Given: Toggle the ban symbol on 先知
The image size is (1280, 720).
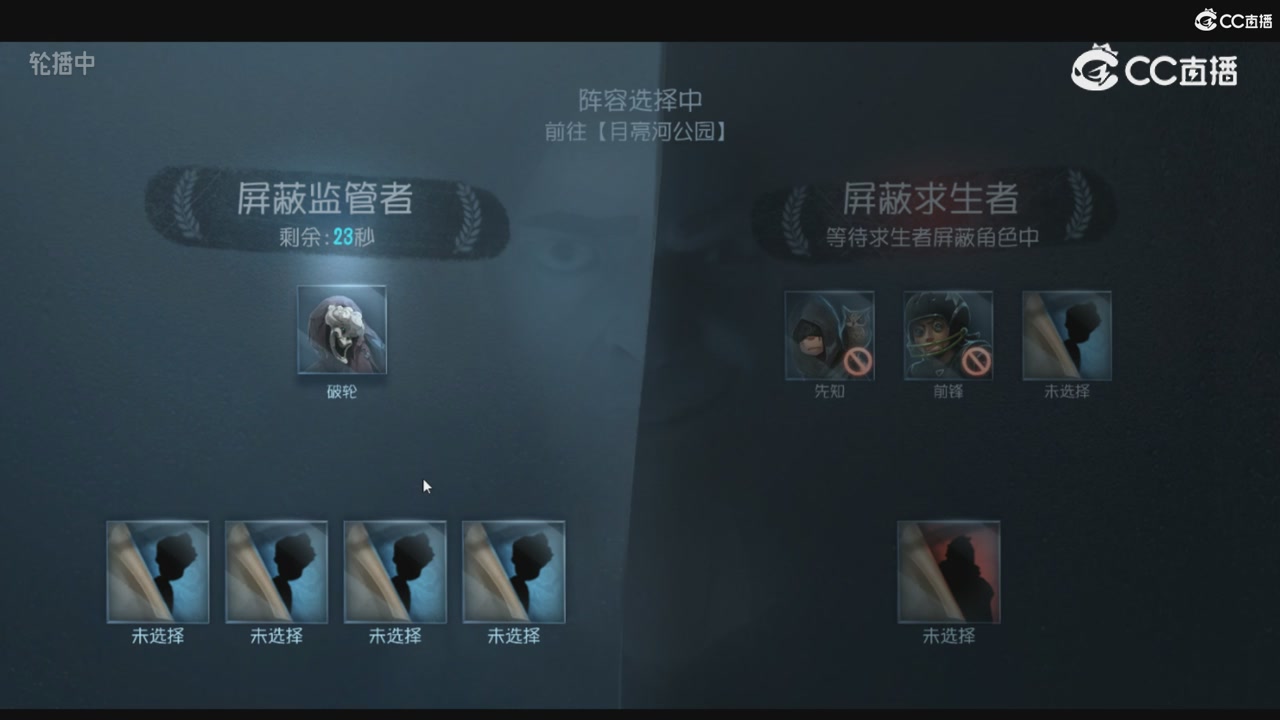Looking at the screenshot, I should pos(855,362).
